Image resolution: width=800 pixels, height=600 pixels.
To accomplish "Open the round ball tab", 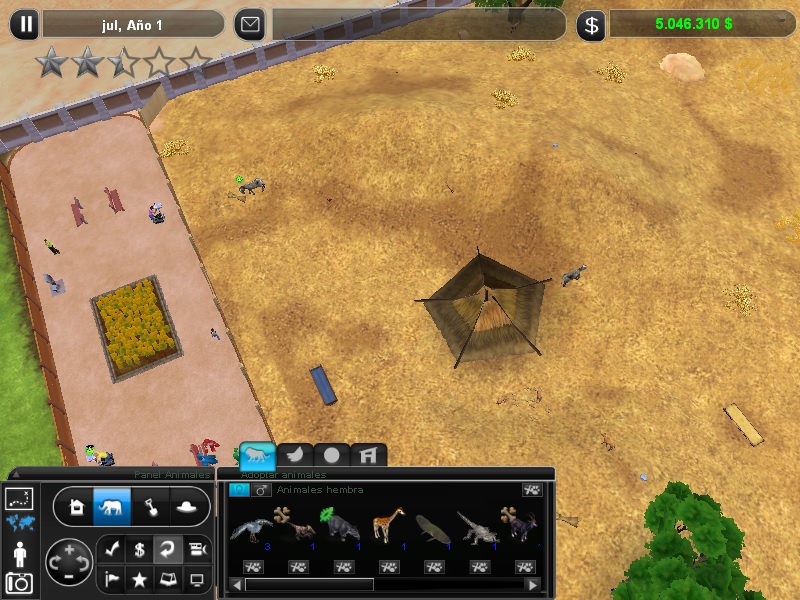I will [x=332, y=455].
